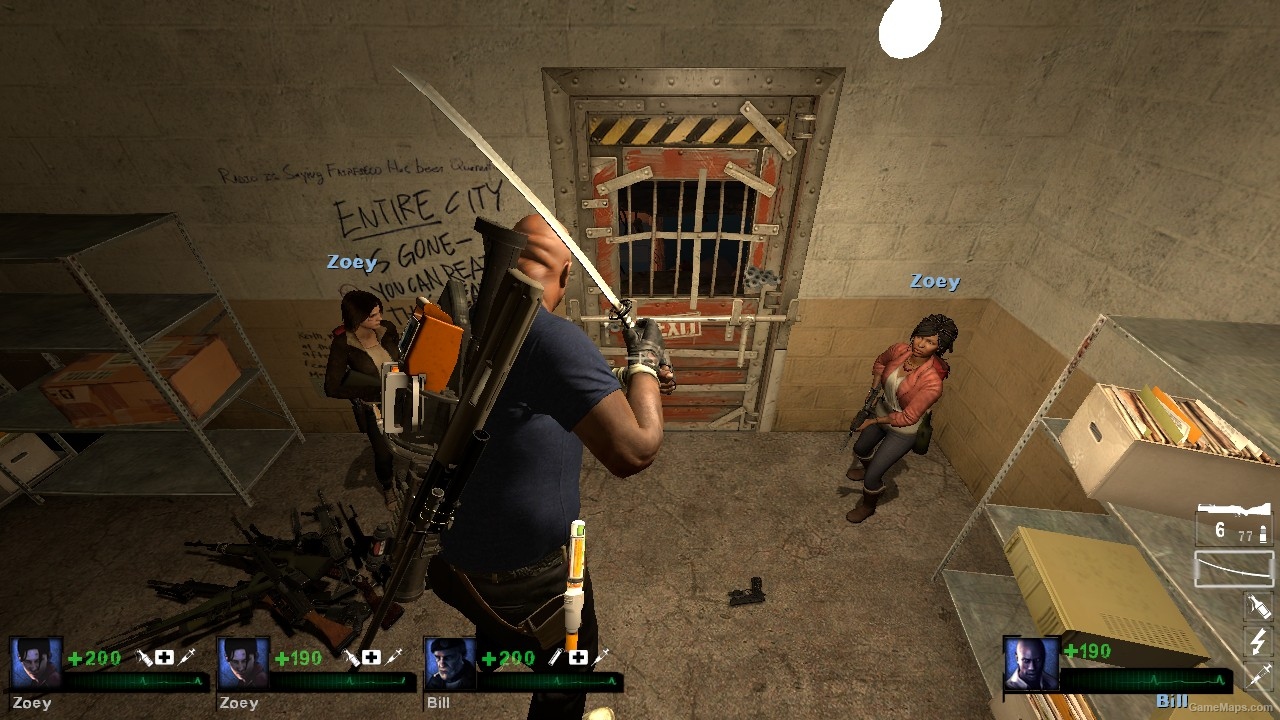Click the first-aid kit icon in second Zoey's panel
The image size is (1280, 720).
373,655
